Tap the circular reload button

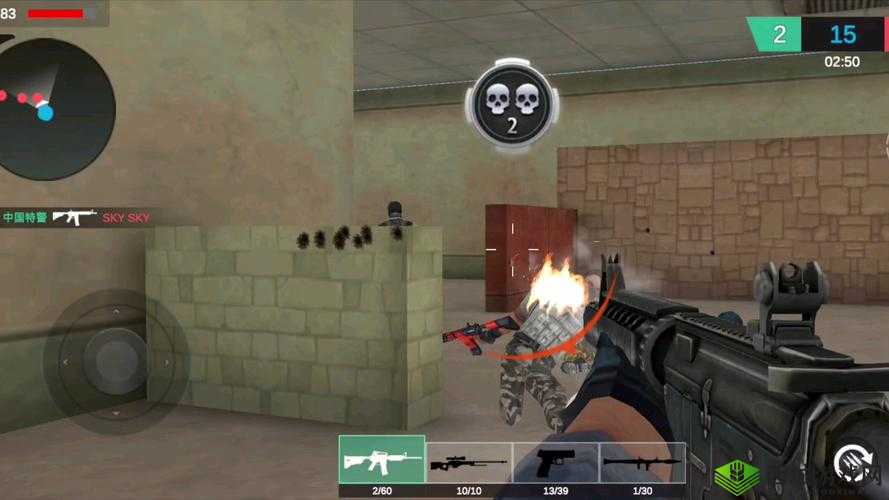(853, 464)
